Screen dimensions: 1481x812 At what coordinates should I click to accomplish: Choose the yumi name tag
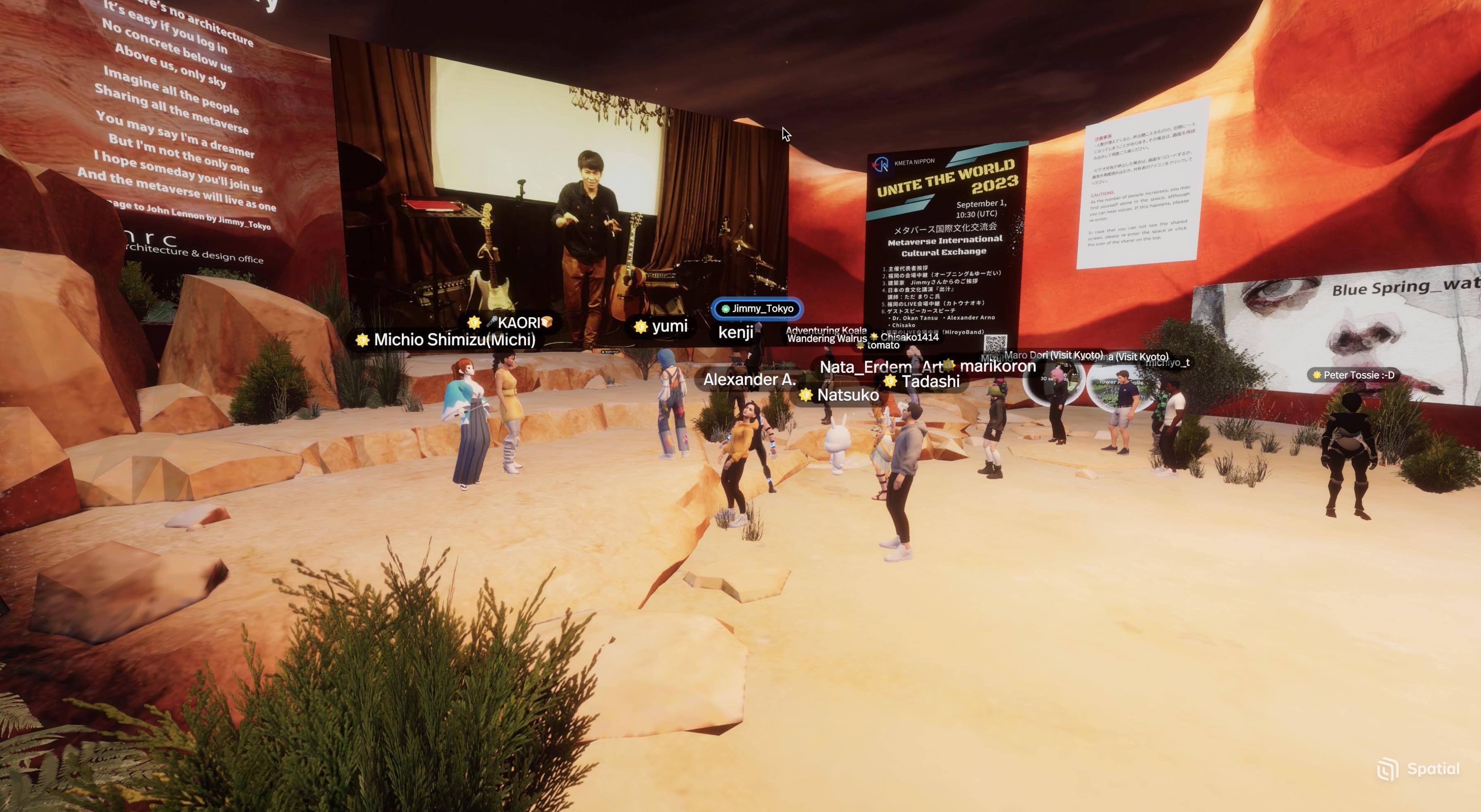coord(661,326)
